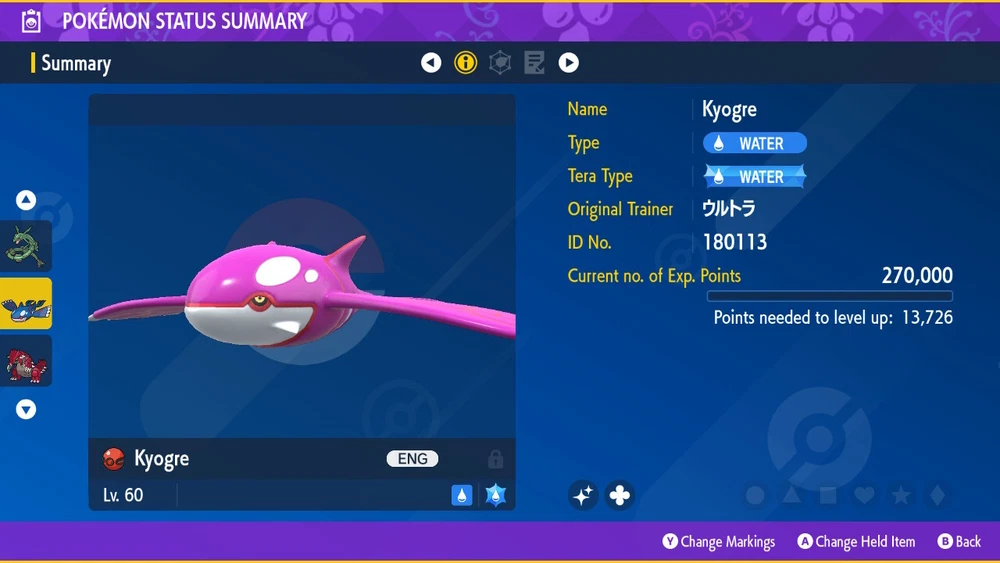Select Groudon in the party list
Image resolution: width=1000 pixels, height=563 pixels.
click(x=26, y=361)
